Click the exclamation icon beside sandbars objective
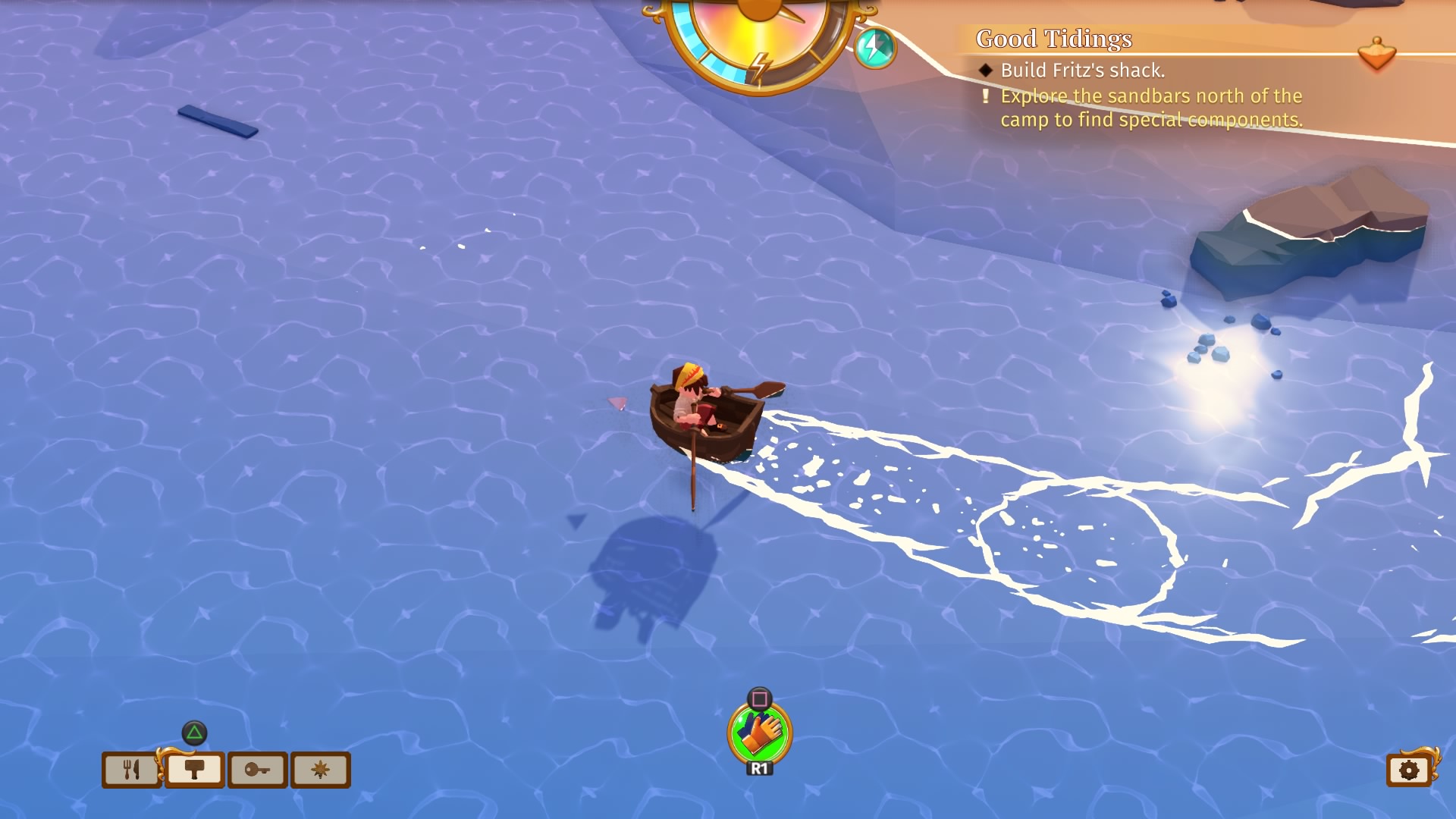1456x819 pixels. click(x=985, y=97)
